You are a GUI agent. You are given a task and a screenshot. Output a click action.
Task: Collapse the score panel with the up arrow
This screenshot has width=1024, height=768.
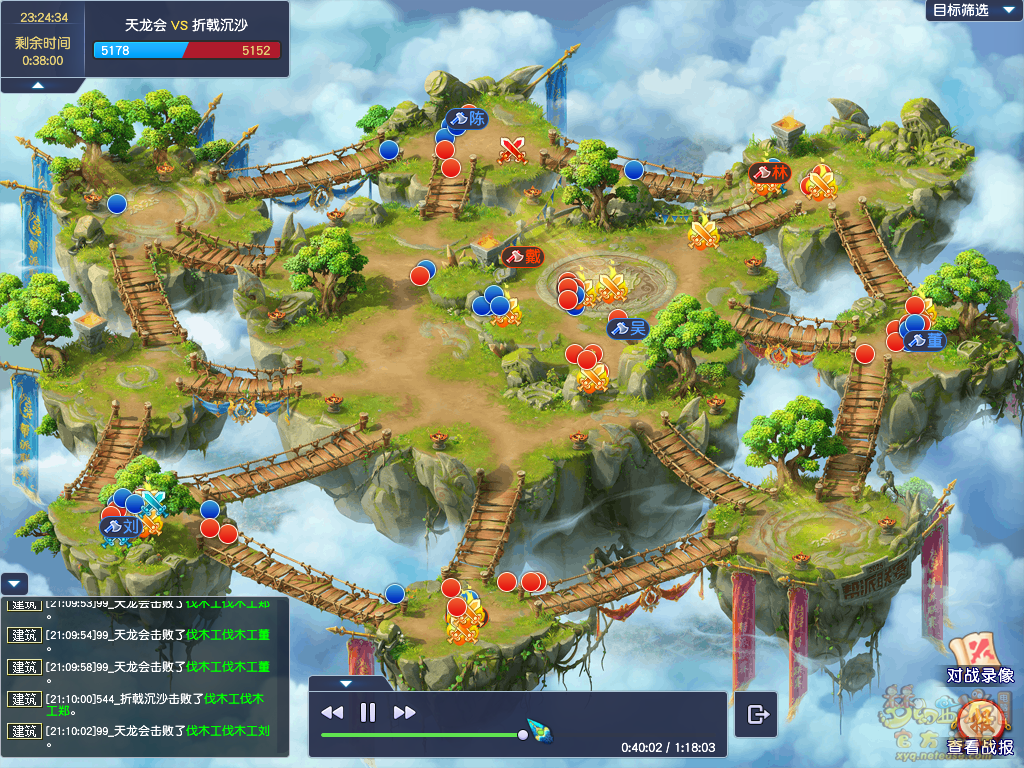point(38,86)
